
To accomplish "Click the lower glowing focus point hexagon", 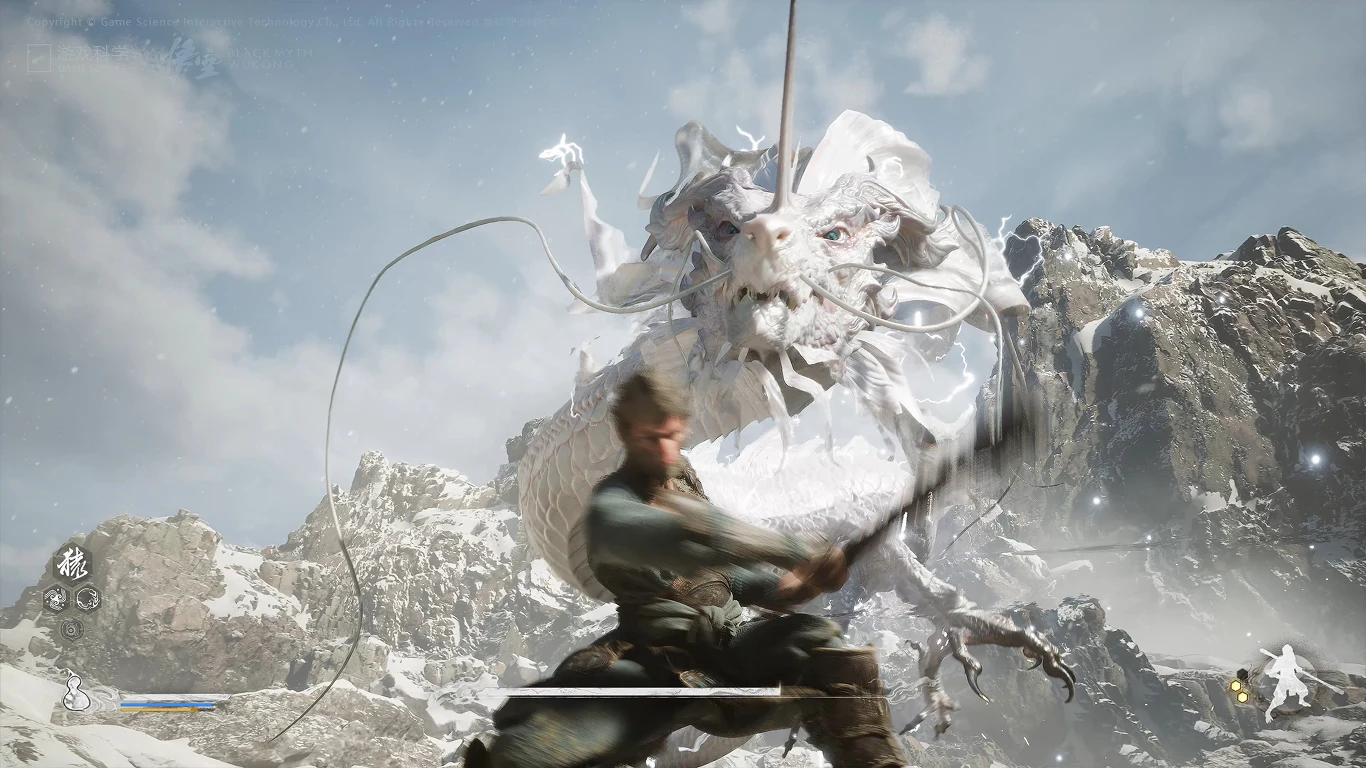I will 1242,697.
